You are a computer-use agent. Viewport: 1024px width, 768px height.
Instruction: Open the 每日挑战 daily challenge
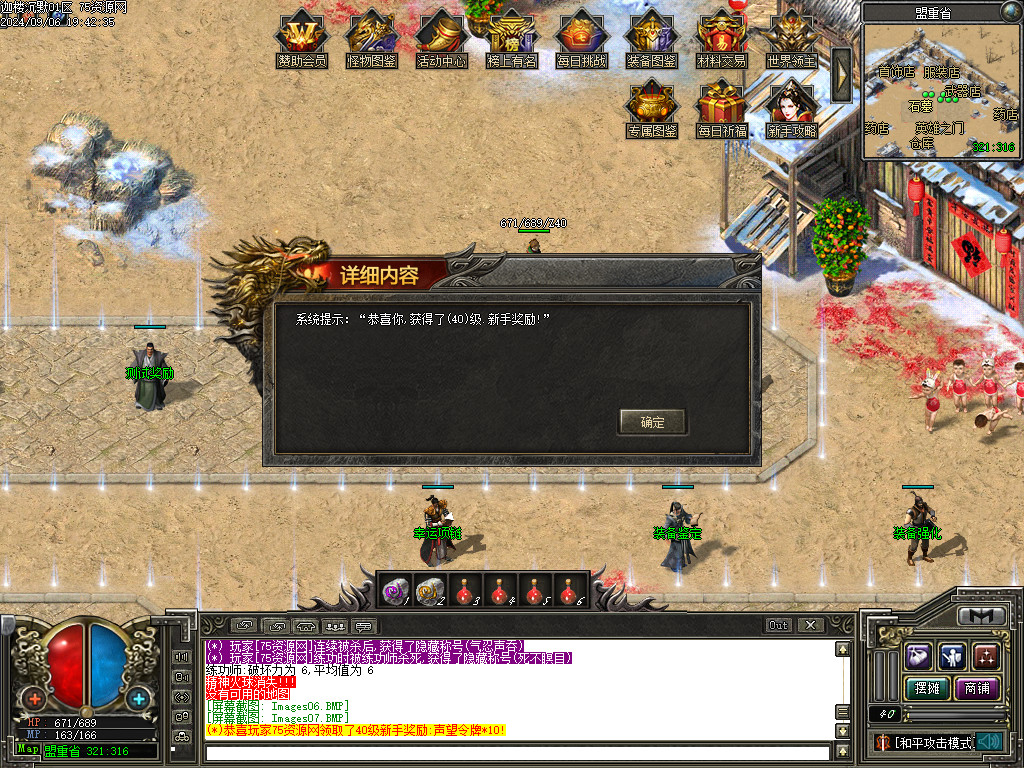582,38
